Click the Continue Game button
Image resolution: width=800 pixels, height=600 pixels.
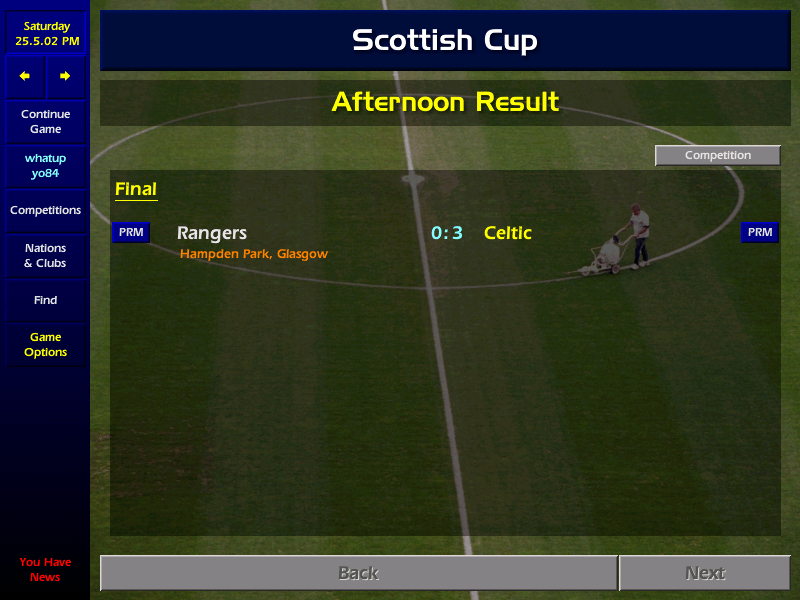(x=45, y=122)
